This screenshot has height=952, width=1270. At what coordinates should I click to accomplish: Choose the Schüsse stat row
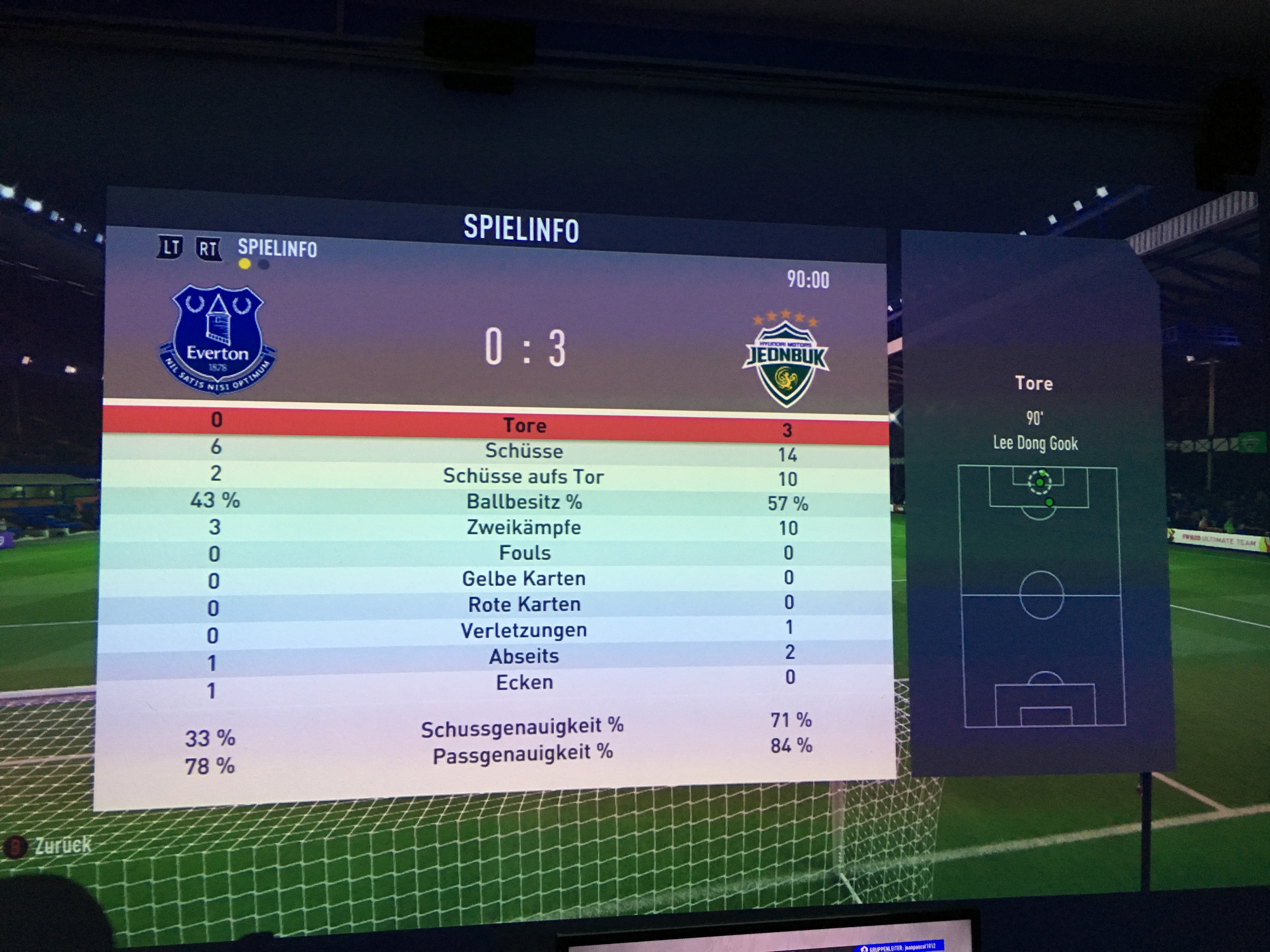coord(523,451)
